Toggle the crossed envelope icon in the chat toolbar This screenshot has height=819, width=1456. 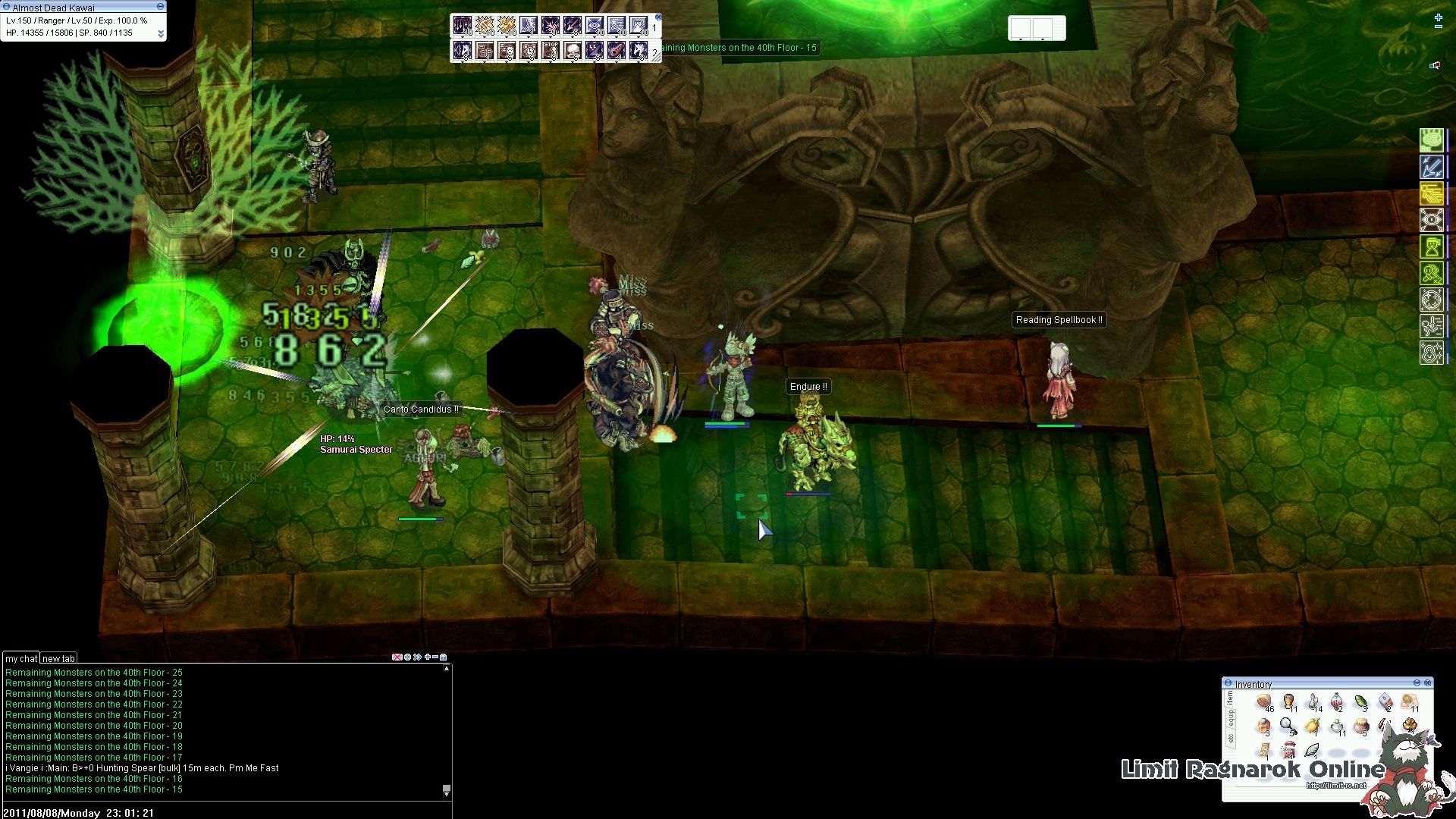(397, 657)
